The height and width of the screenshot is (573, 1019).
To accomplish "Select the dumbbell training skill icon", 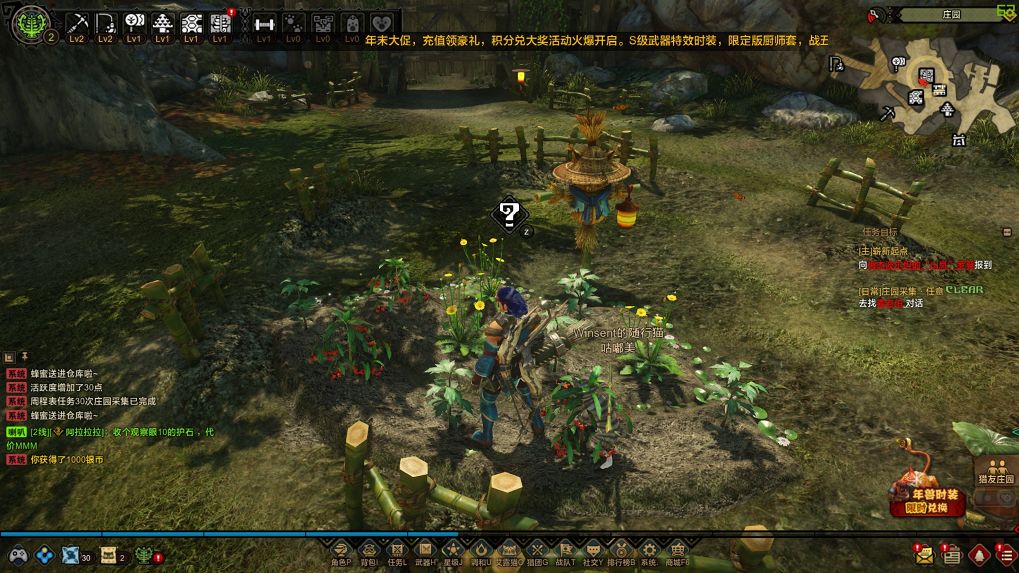I will tap(264, 23).
